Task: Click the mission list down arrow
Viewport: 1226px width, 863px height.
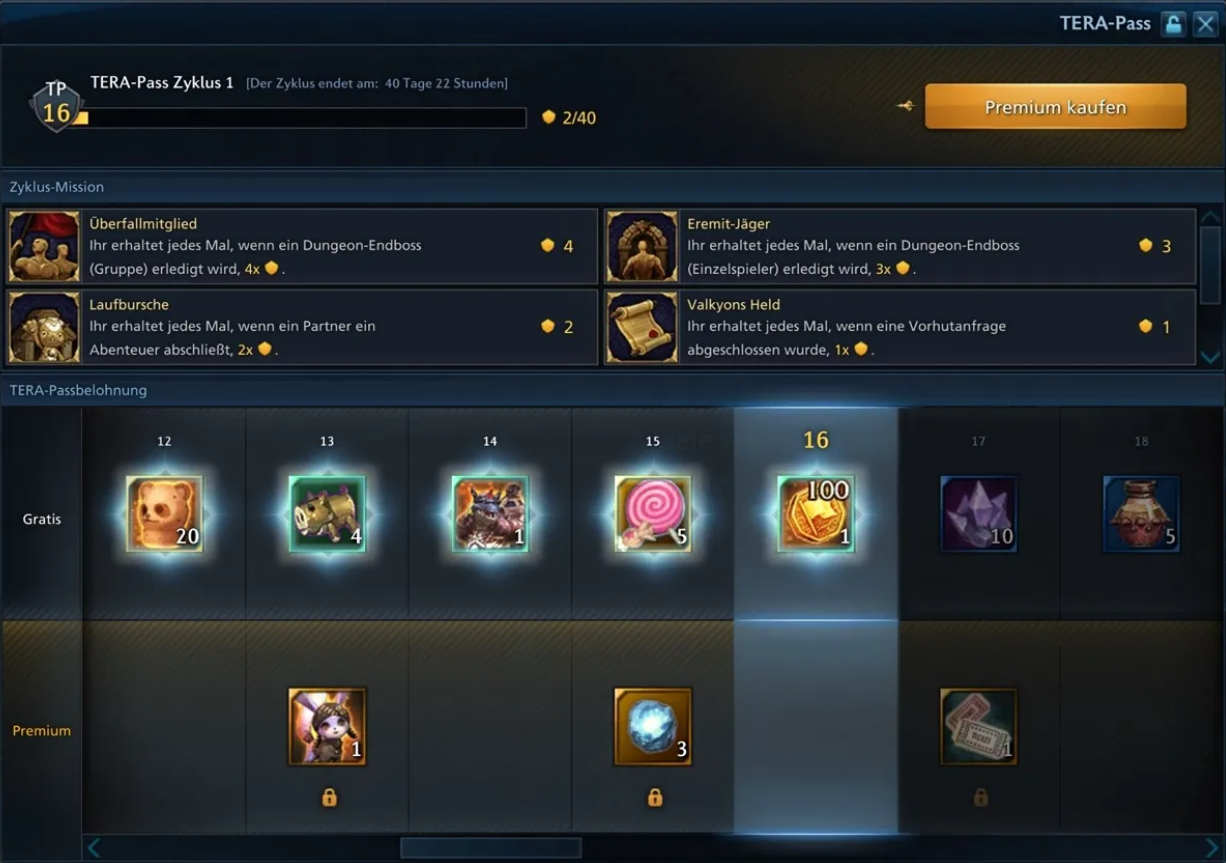Action: tap(1210, 356)
